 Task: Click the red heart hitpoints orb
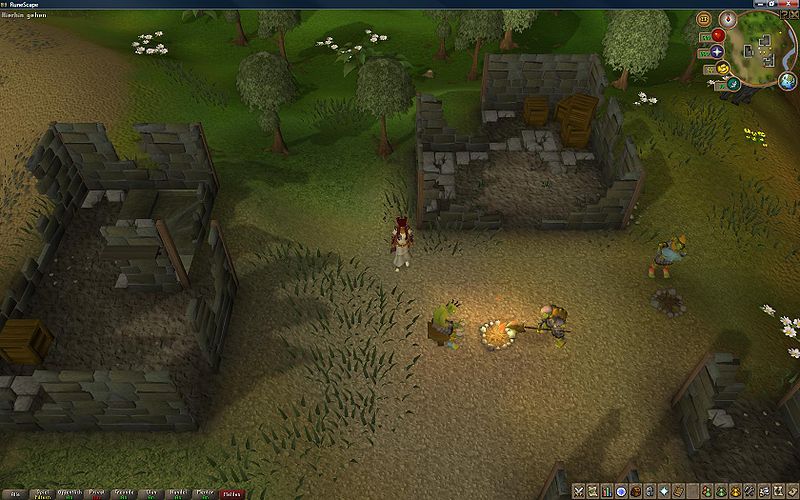click(x=718, y=35)
